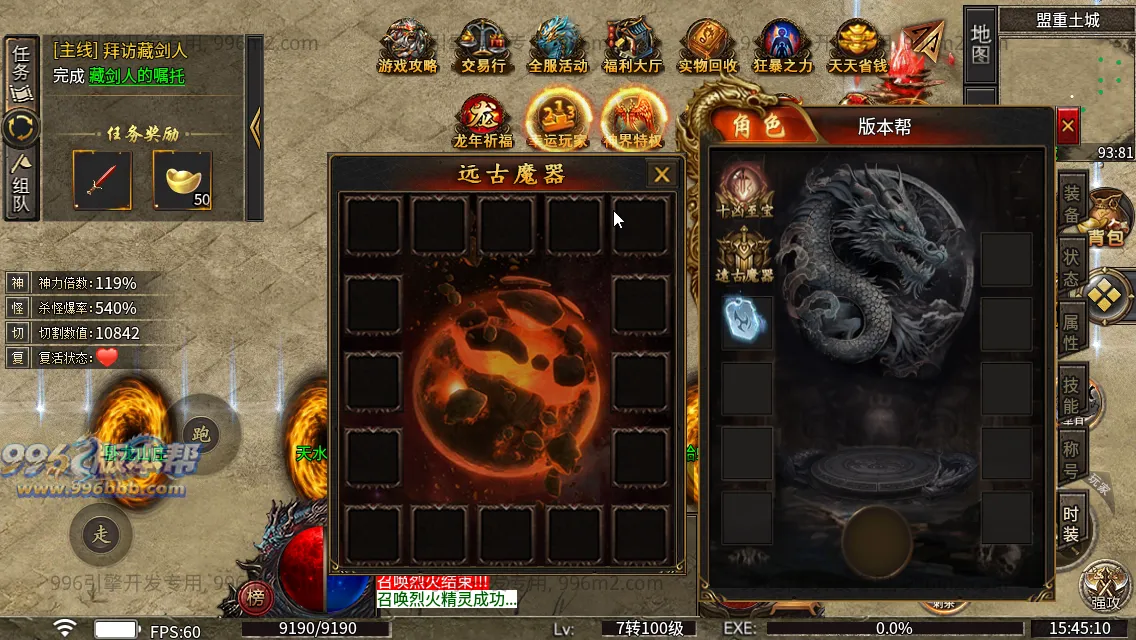Close the 角色 character panel

[x=1068, y=127]
